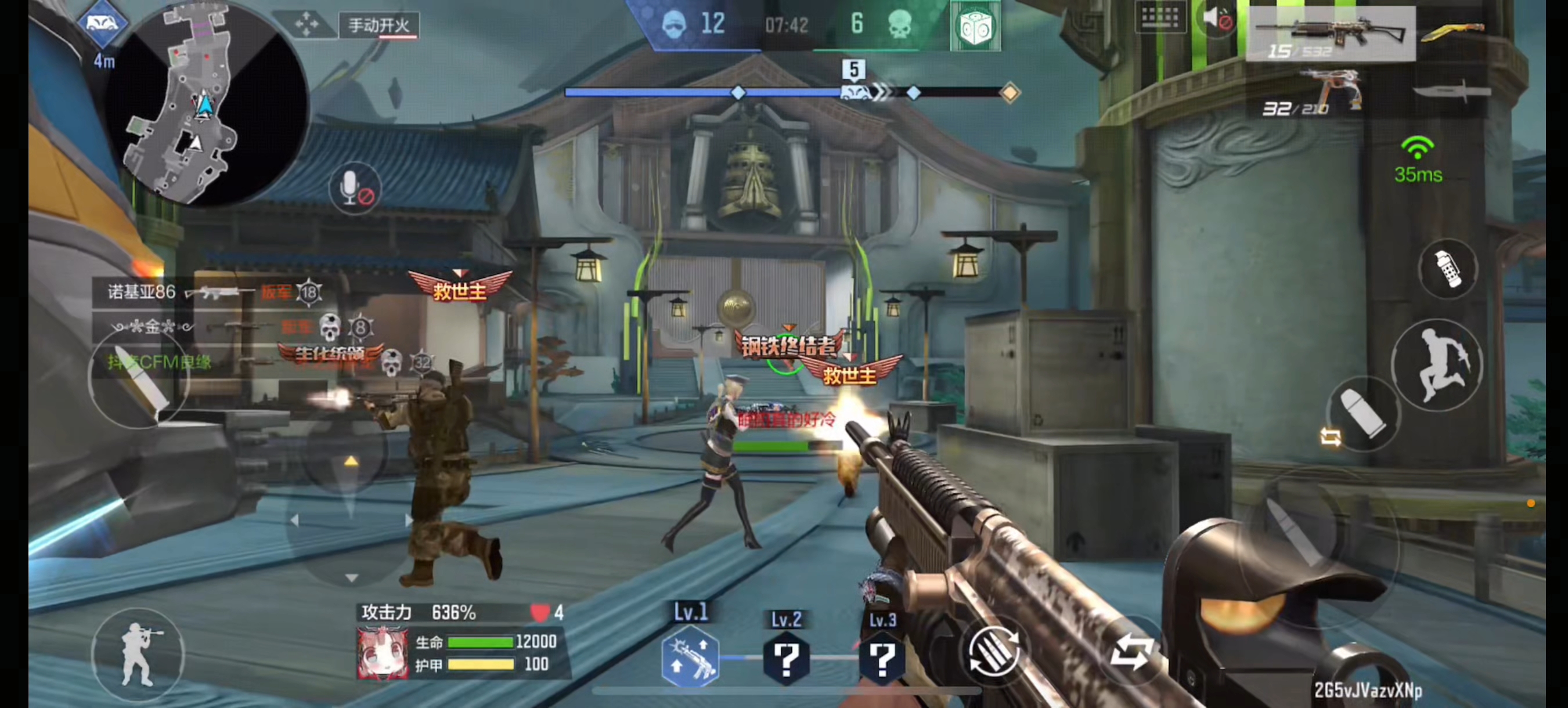Open the keyboard chat icon
The width and height of the screenshot is (1568, 708).
click(x=1160, y=17)
